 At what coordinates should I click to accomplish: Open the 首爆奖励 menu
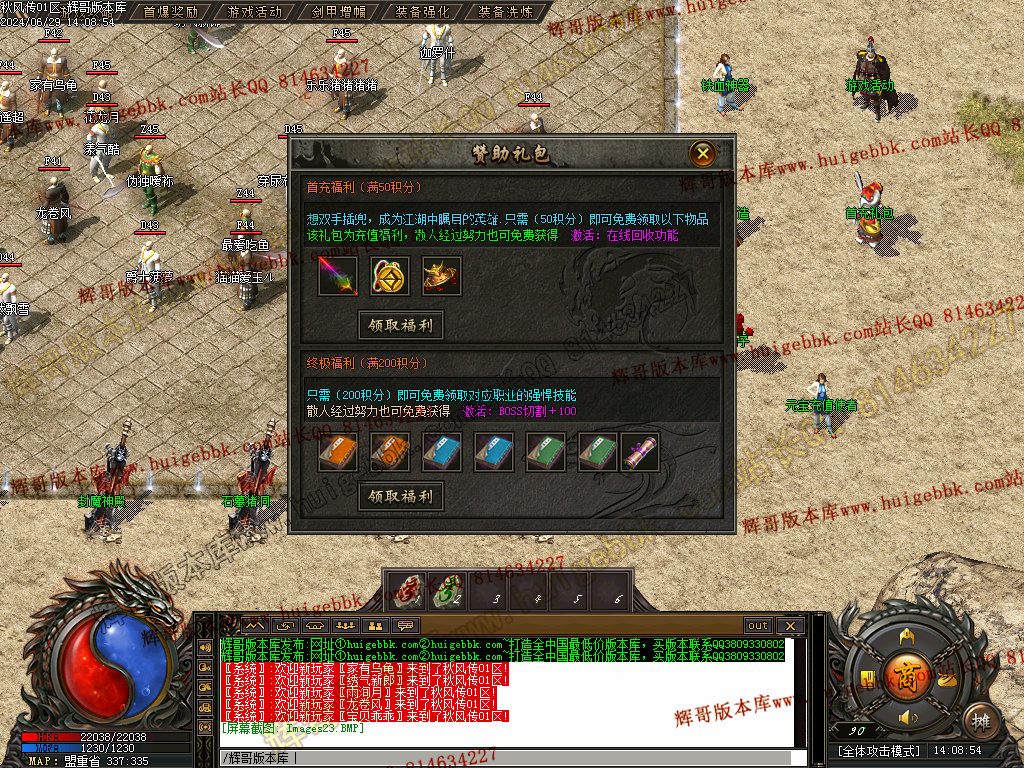click(x=170, y=12)
